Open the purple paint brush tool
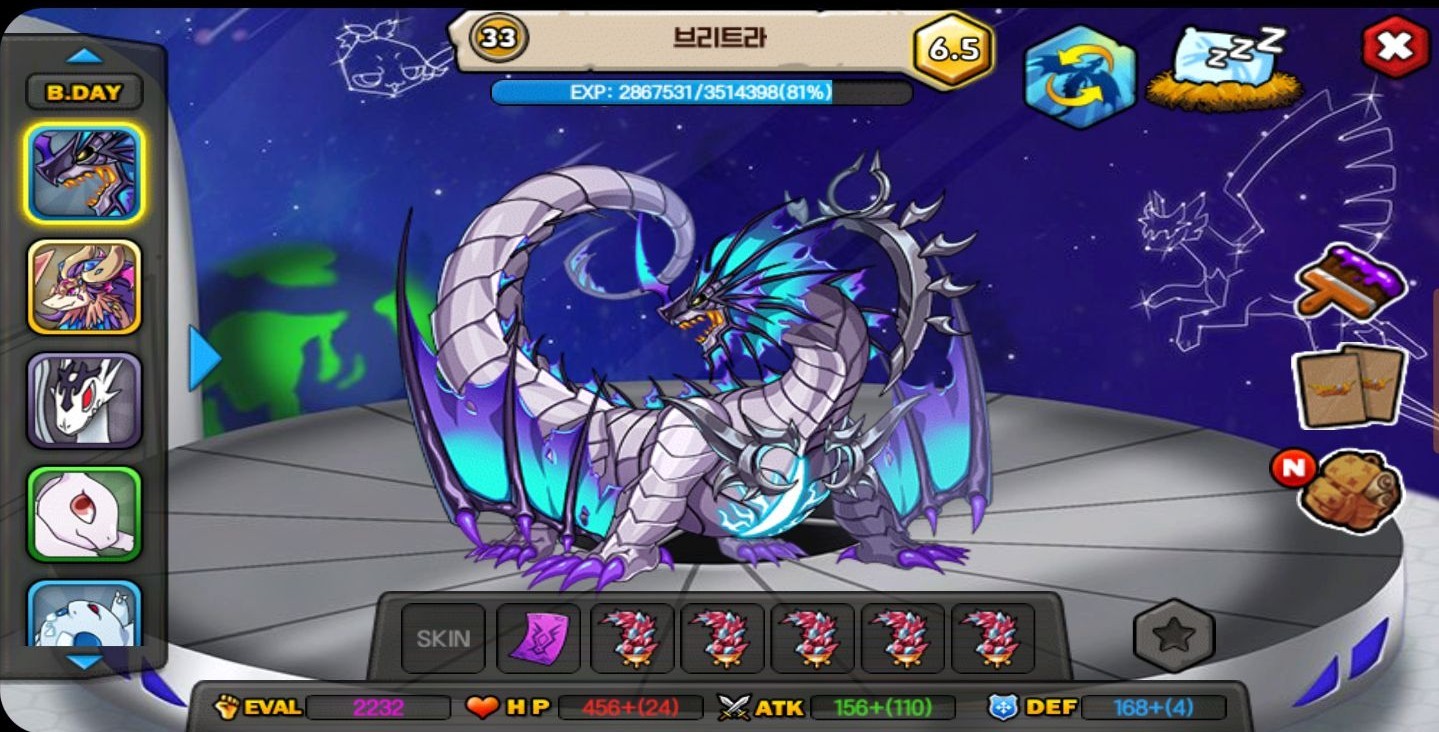This screenshot has height=732, width=1439. point(1351,281)
